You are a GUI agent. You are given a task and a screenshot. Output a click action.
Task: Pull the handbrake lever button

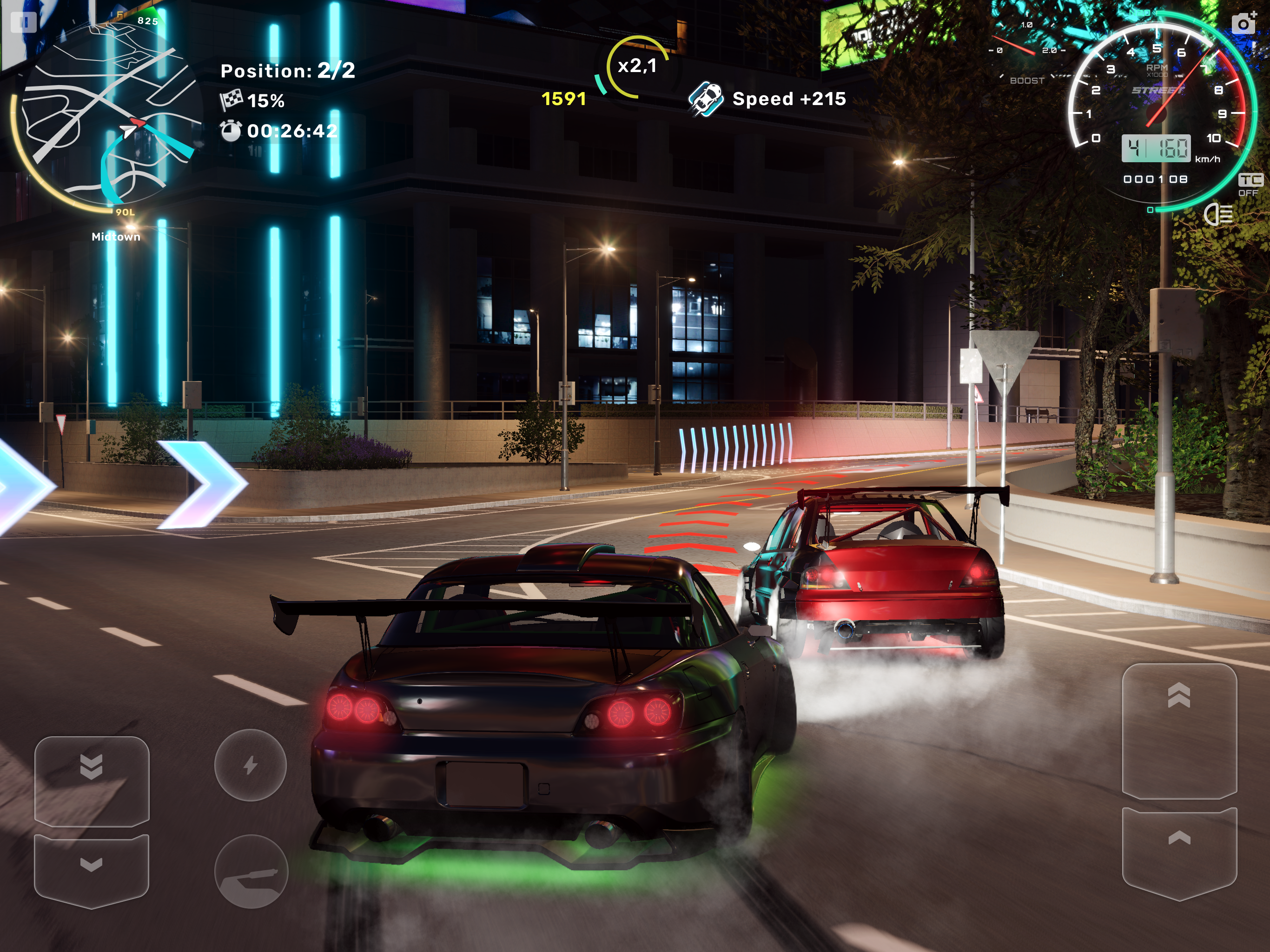click(x=251, y=871)
